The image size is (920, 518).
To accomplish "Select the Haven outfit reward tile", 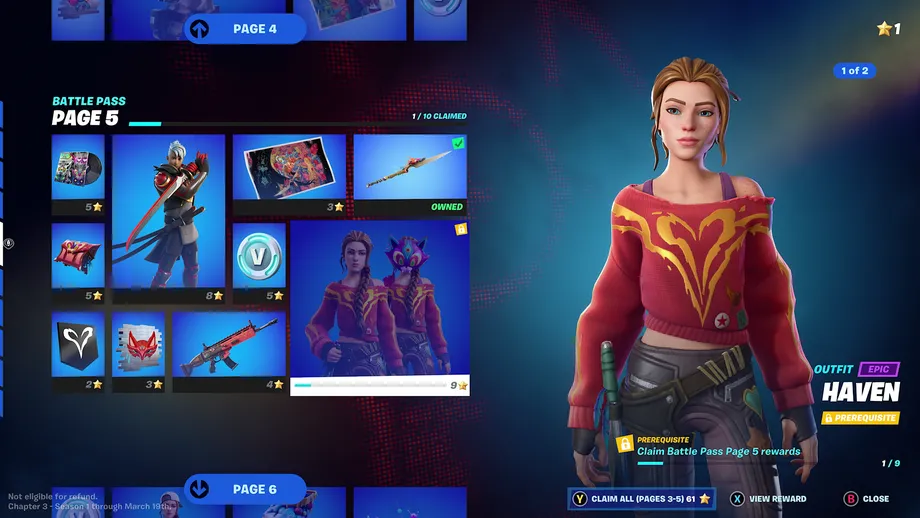I will point(379,306).
